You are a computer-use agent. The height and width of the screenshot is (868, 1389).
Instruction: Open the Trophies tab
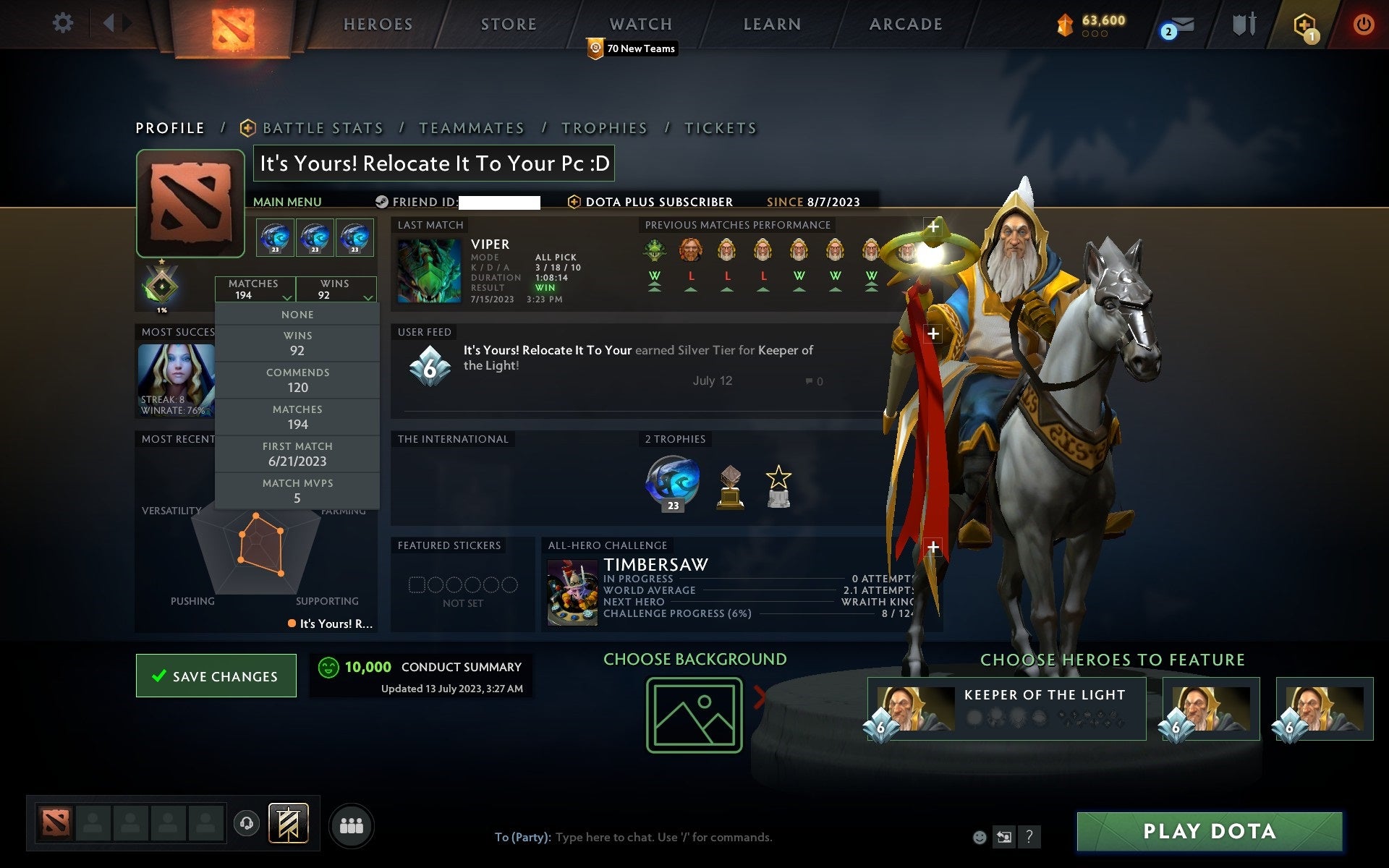coord(605,127)
